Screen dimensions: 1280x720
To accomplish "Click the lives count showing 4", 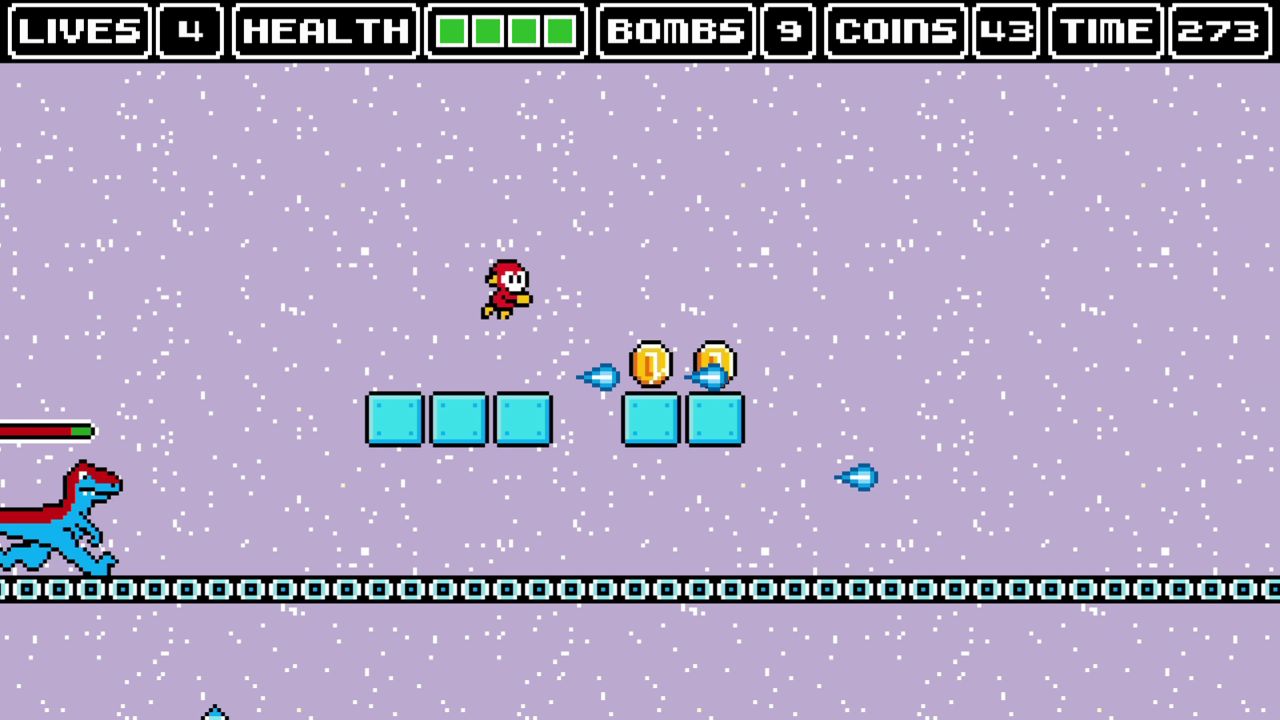I will (x=192, y=31).
